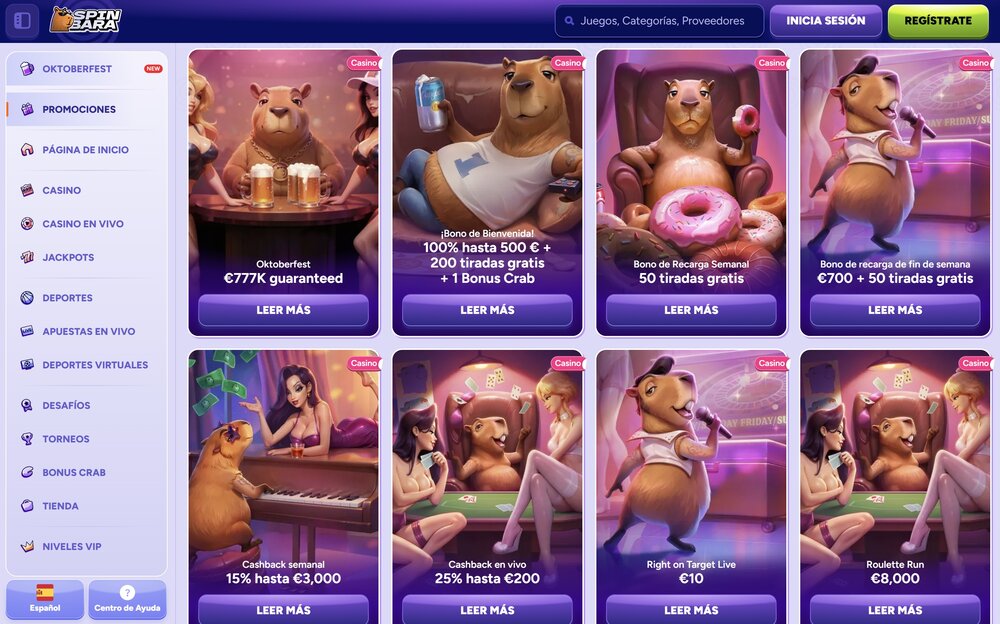Focus the games search field
This screenshot has height=624, width=1000.
[x=660, y=21]
